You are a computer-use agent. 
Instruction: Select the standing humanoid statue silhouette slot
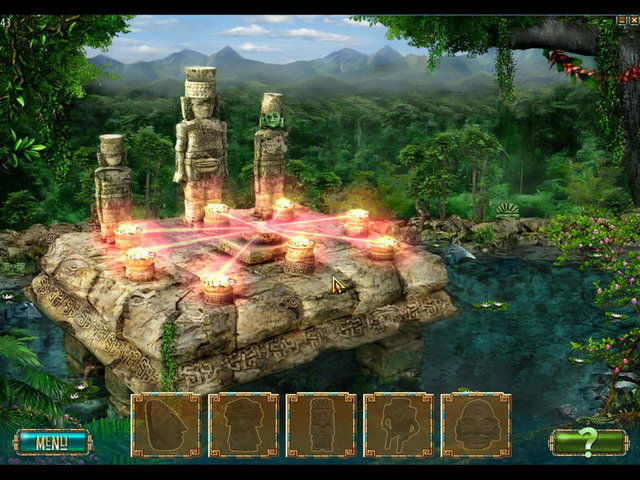pos(398,425)
